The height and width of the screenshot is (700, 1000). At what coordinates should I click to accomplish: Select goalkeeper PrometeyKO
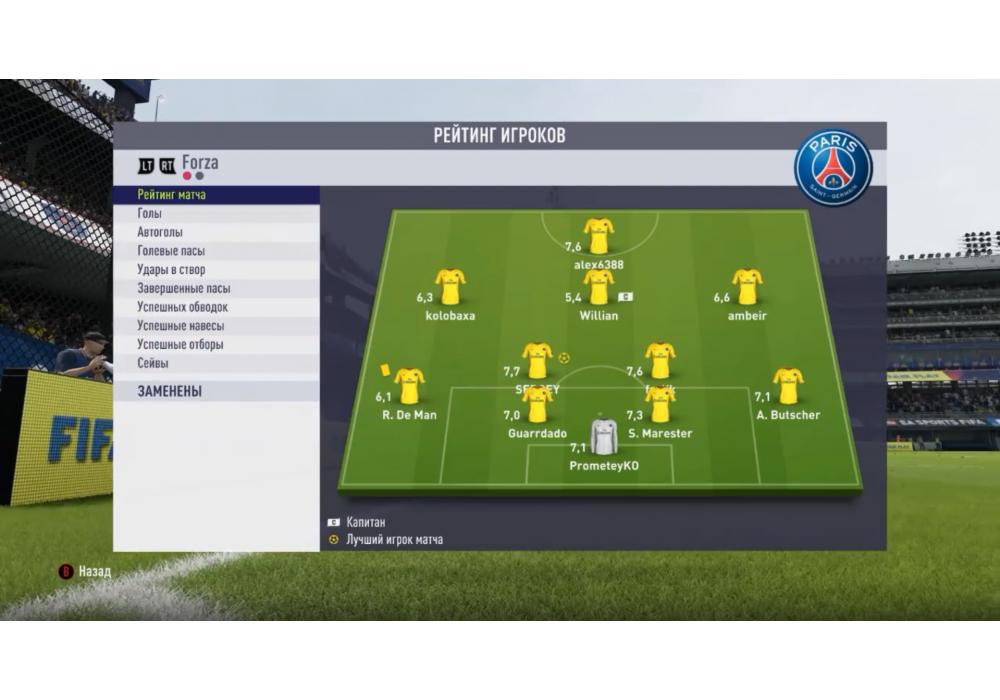pos(604,436)
